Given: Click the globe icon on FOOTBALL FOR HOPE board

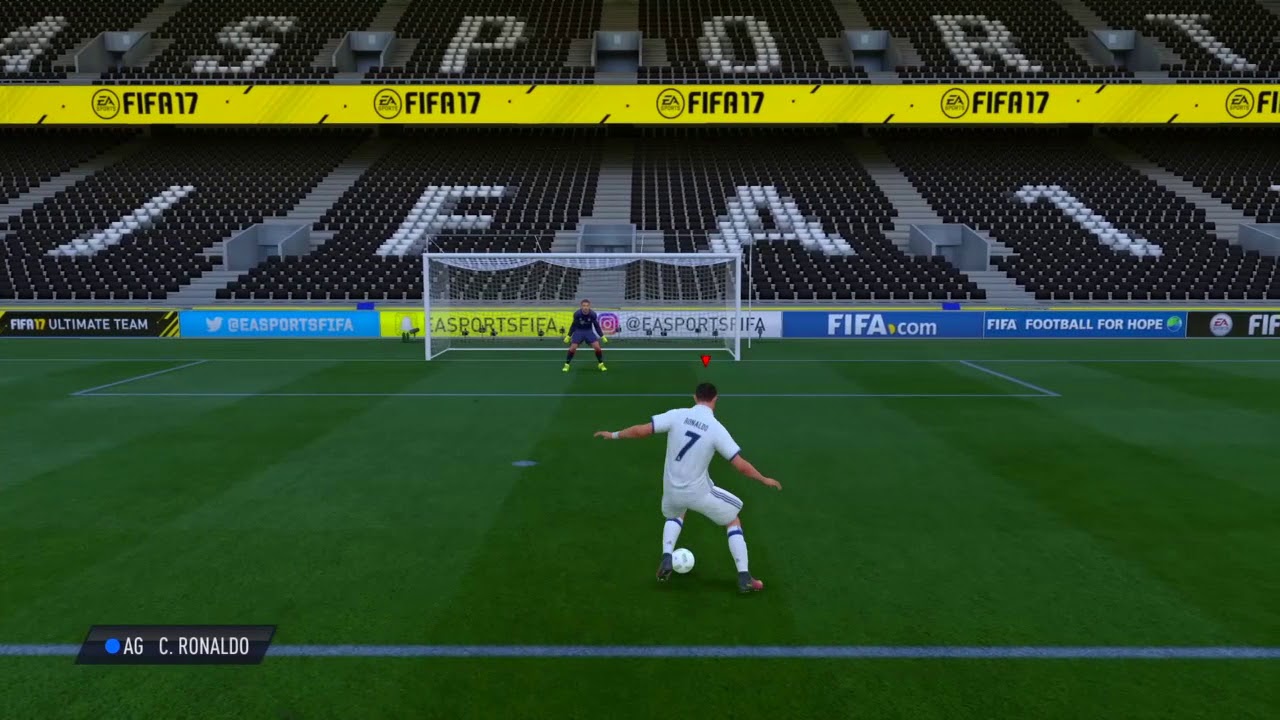Looking at the screenshot, I should [1173, 323].
